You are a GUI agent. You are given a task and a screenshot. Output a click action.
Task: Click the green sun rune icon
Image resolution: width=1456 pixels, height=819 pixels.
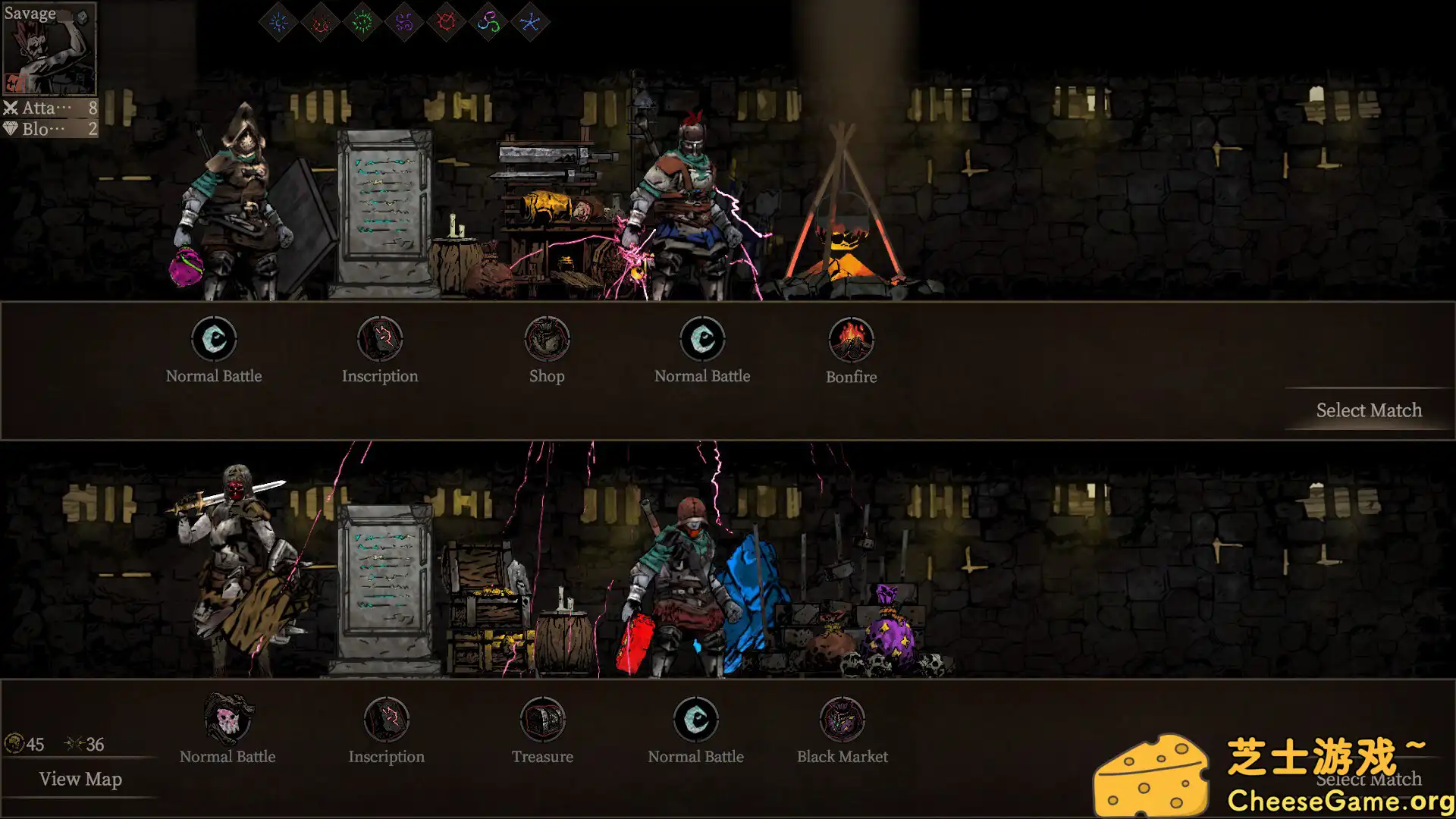coord(362,21)
